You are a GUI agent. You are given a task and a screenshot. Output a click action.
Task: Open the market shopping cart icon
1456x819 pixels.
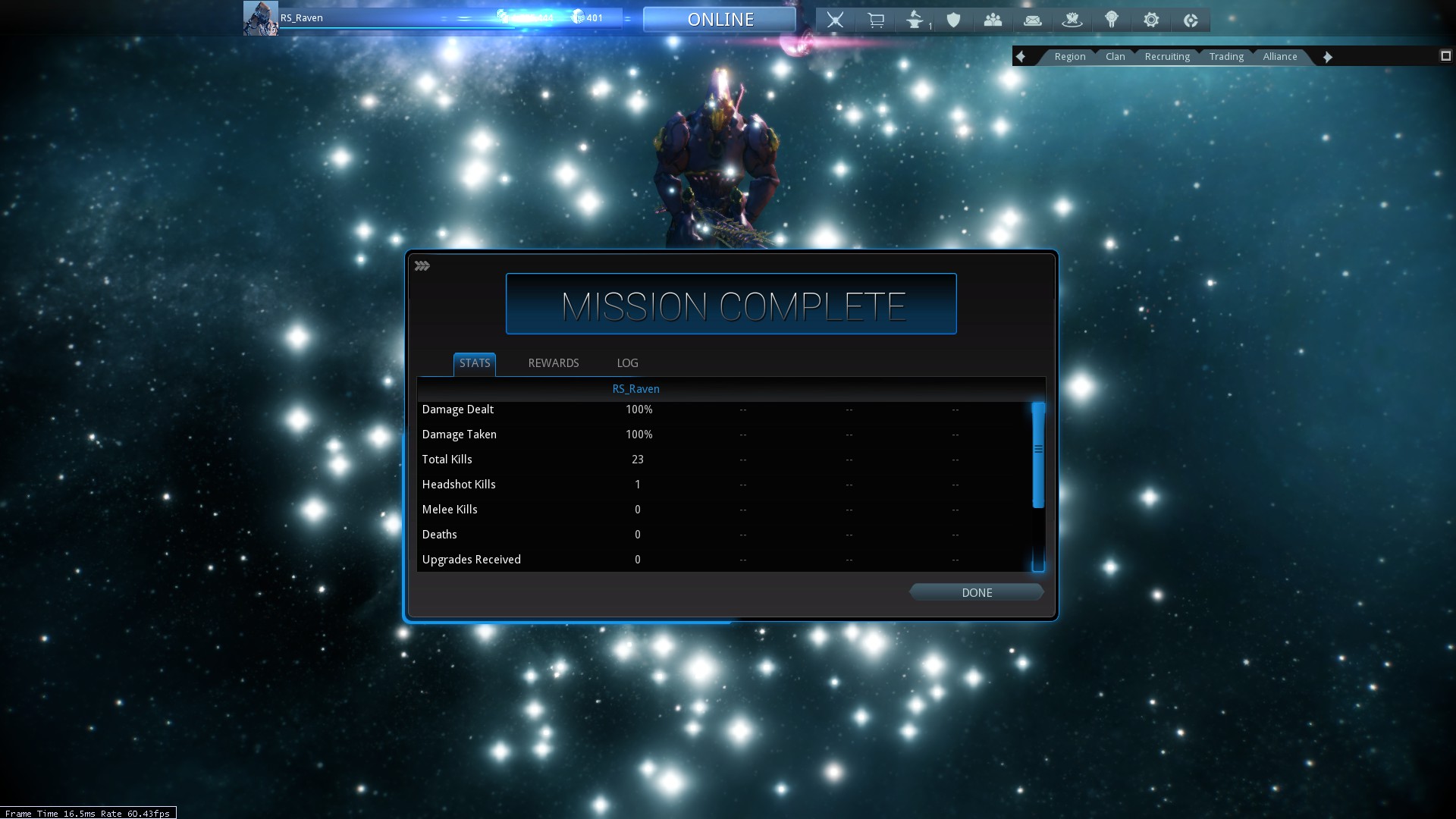[875, 20]
